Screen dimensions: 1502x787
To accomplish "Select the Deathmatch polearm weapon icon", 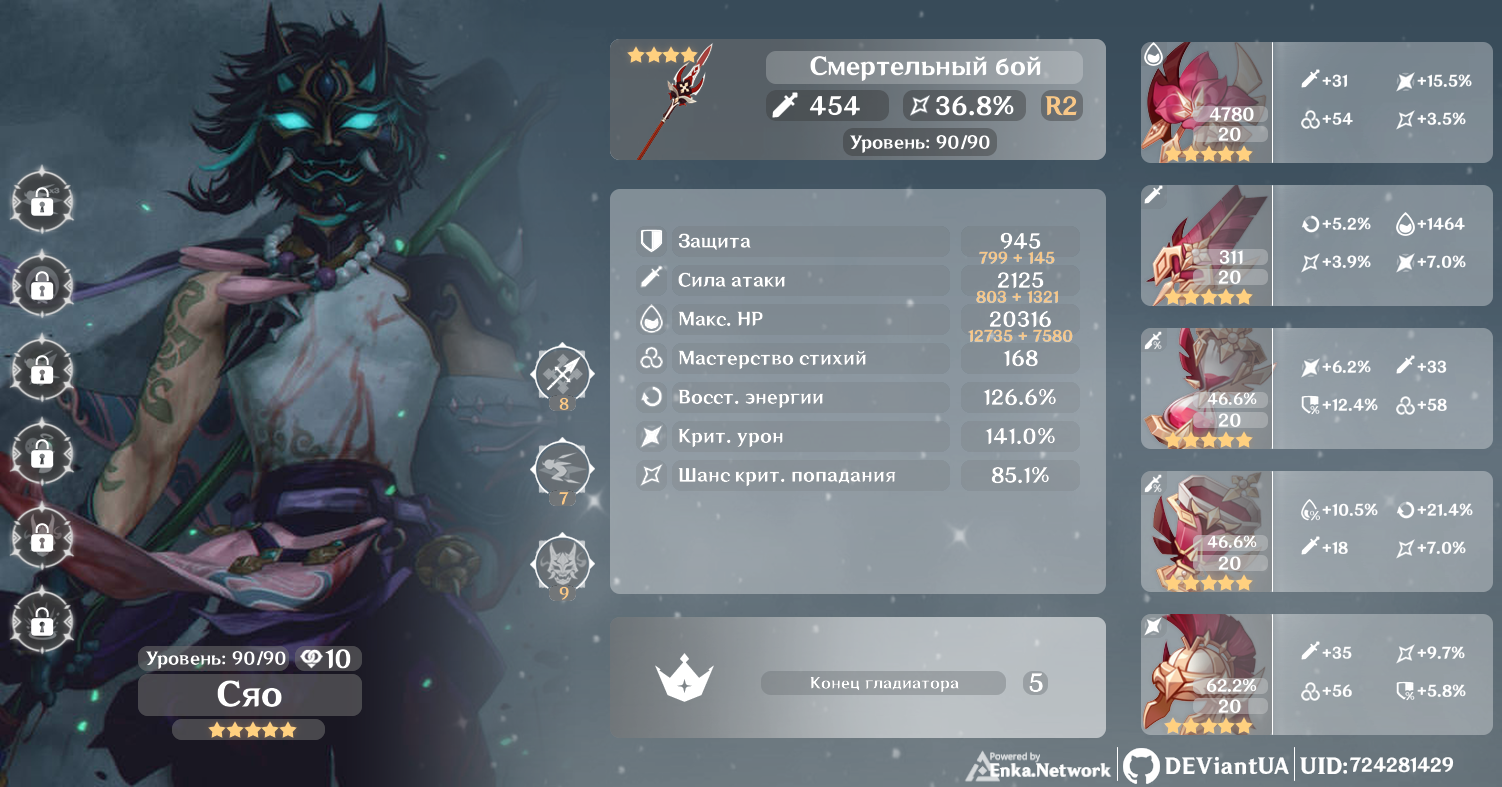I will pyautogui.click(x=687, y=98).
